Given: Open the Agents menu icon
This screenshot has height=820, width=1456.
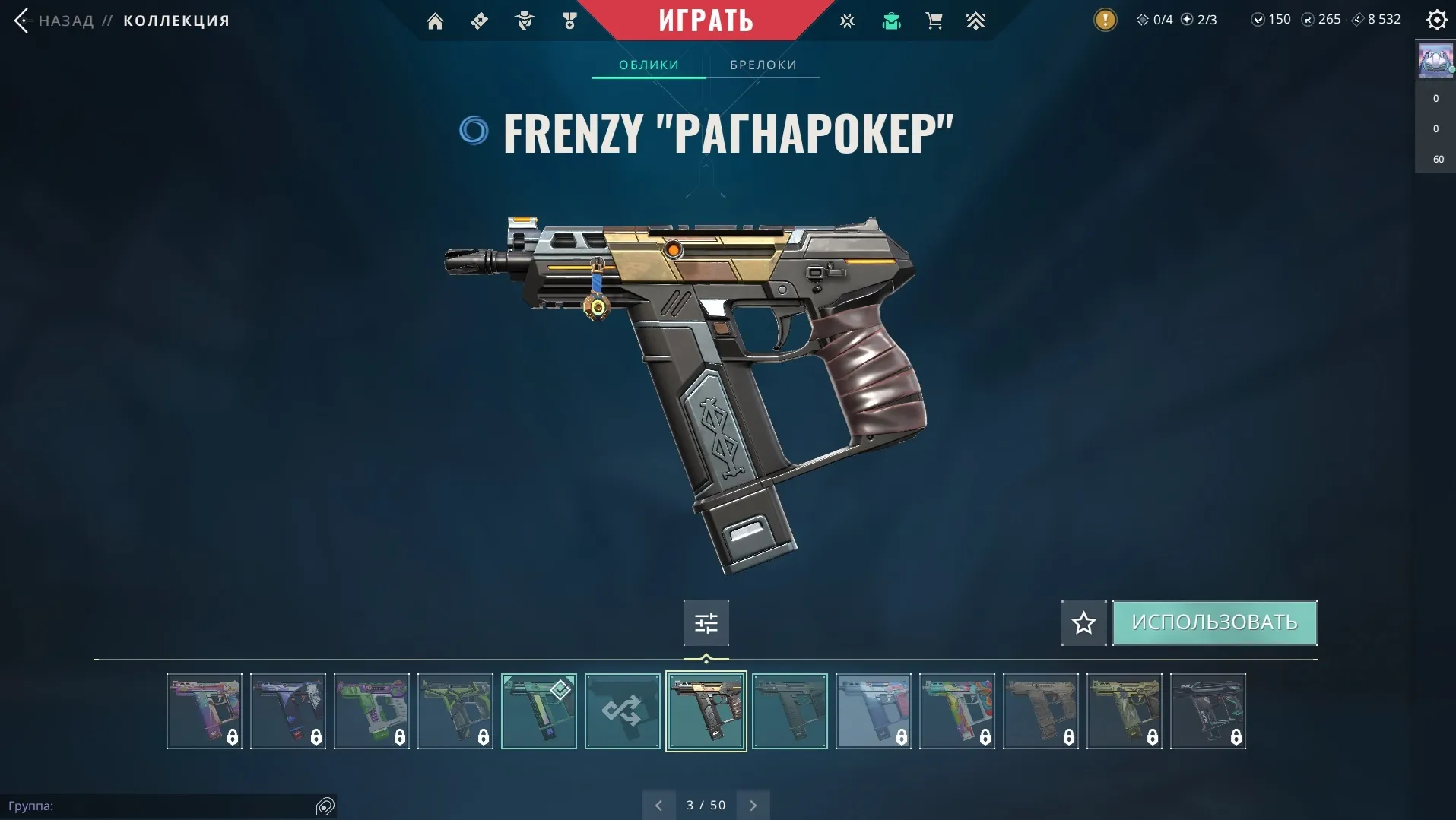Looking at the screenshot, I should pyautogui.click(x=525, y=21).
